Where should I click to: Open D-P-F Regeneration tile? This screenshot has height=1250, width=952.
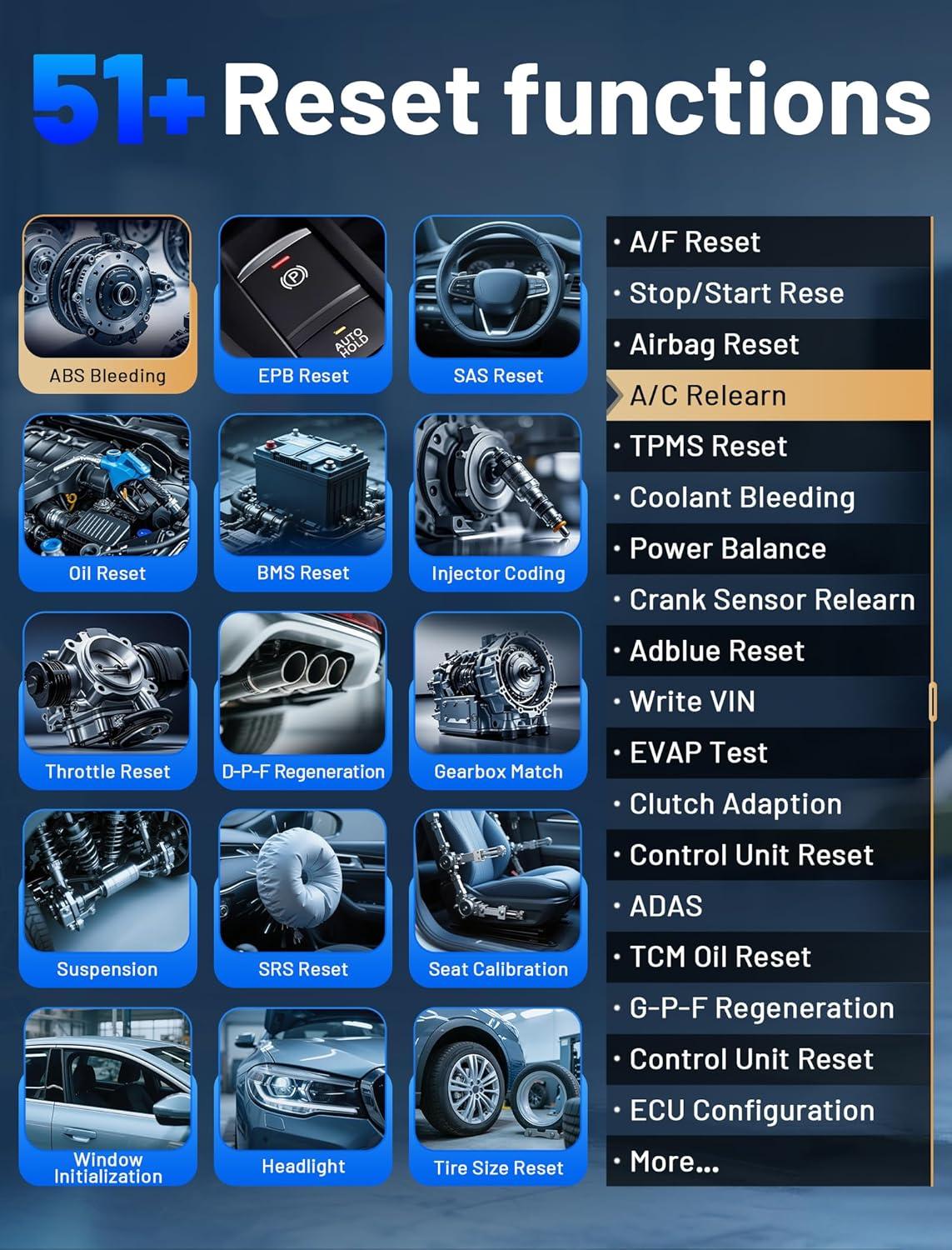(302, 700)
